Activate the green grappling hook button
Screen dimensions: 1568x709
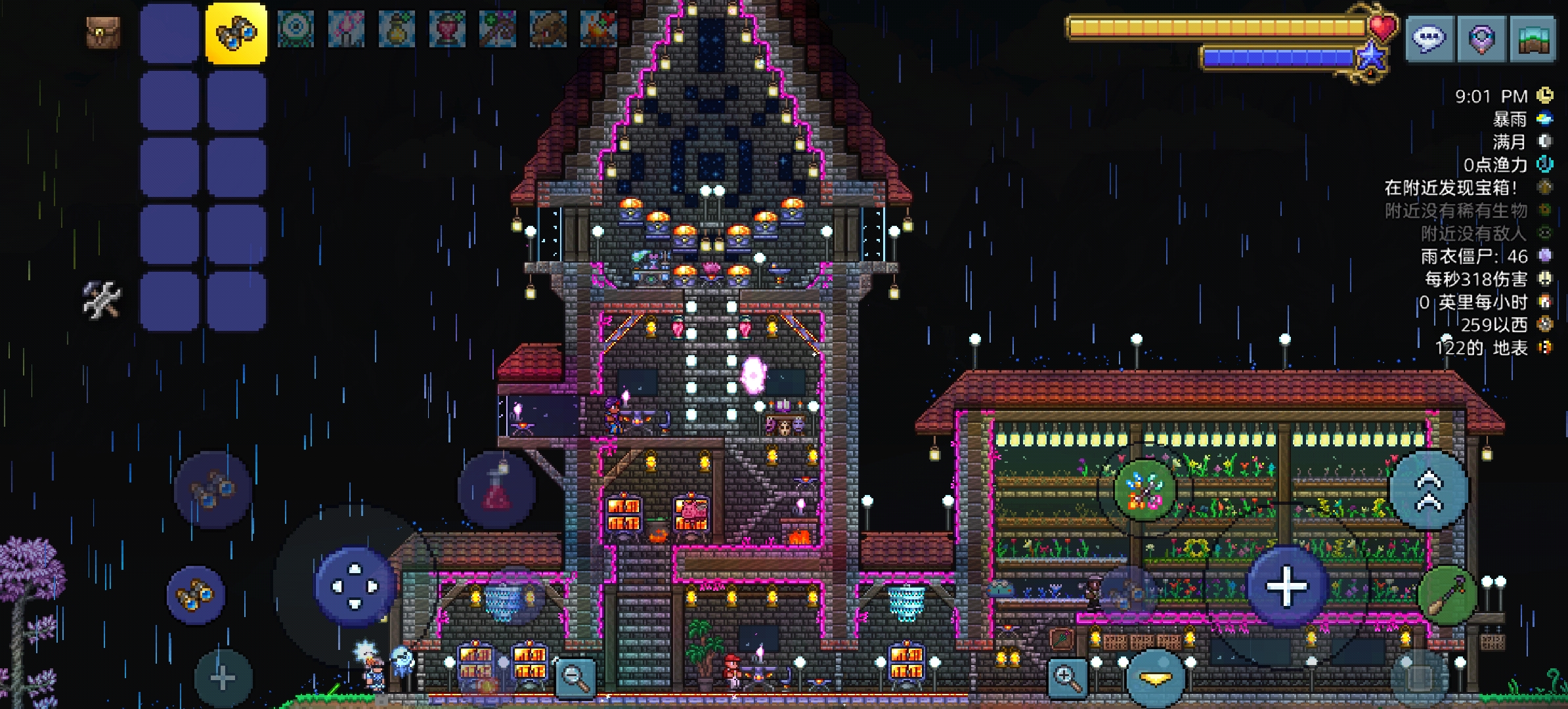coord(1448,595)
